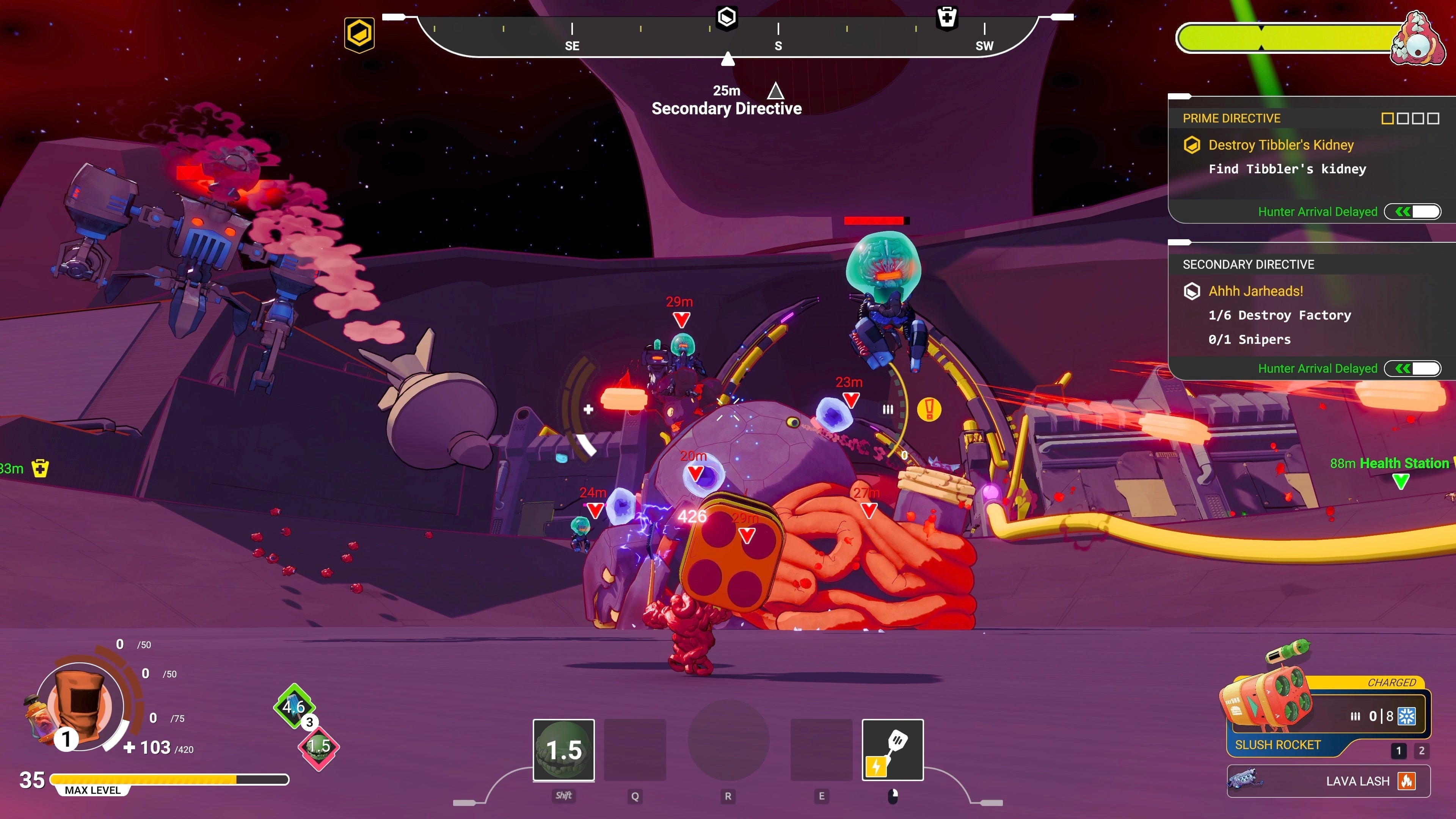Switch to the Lava Lash weapon
Screen dimensions: 1456x819
(x=1328, y=781)
